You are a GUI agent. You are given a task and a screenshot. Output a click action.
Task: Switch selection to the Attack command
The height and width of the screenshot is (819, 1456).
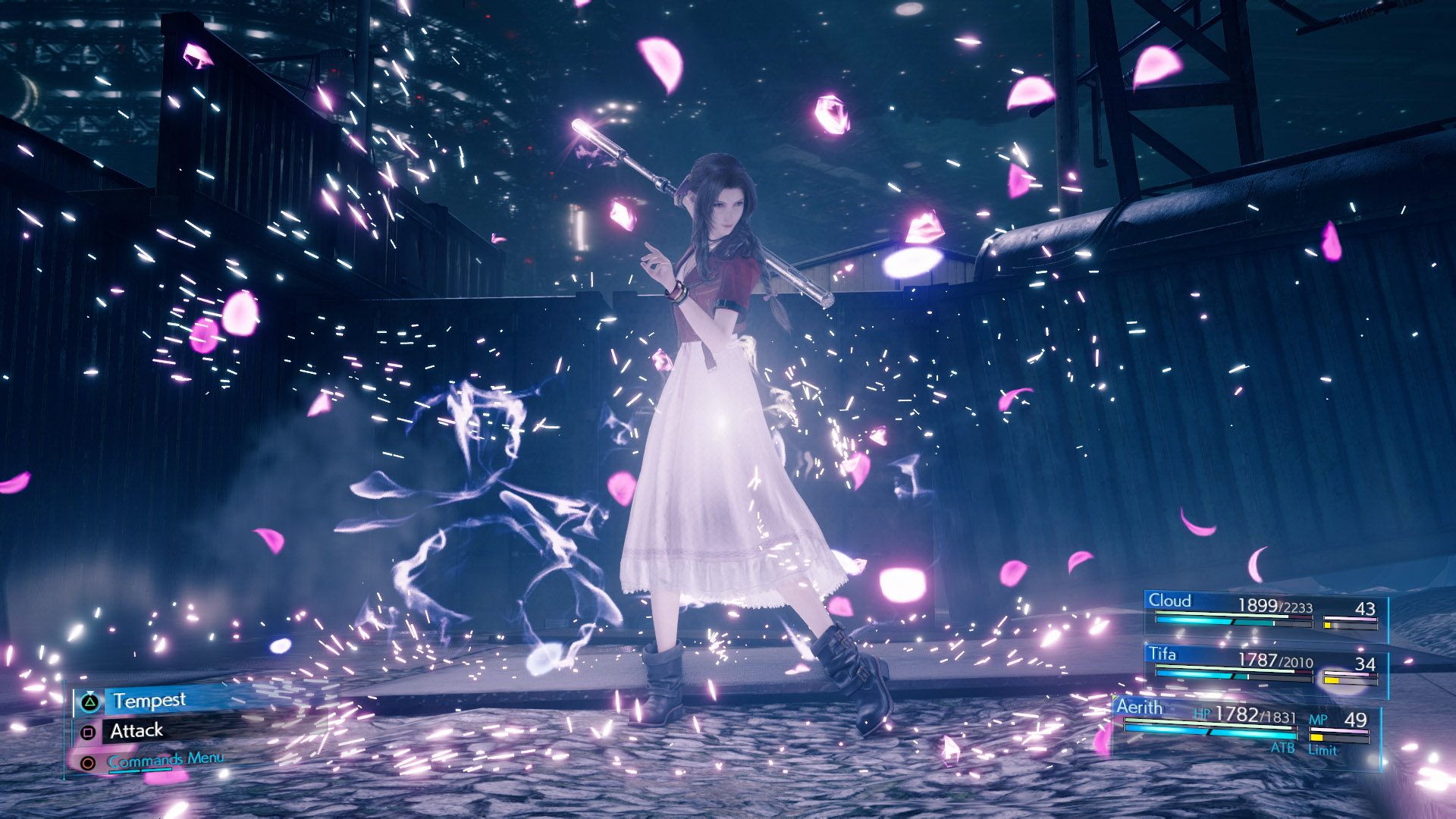point(136,730)
